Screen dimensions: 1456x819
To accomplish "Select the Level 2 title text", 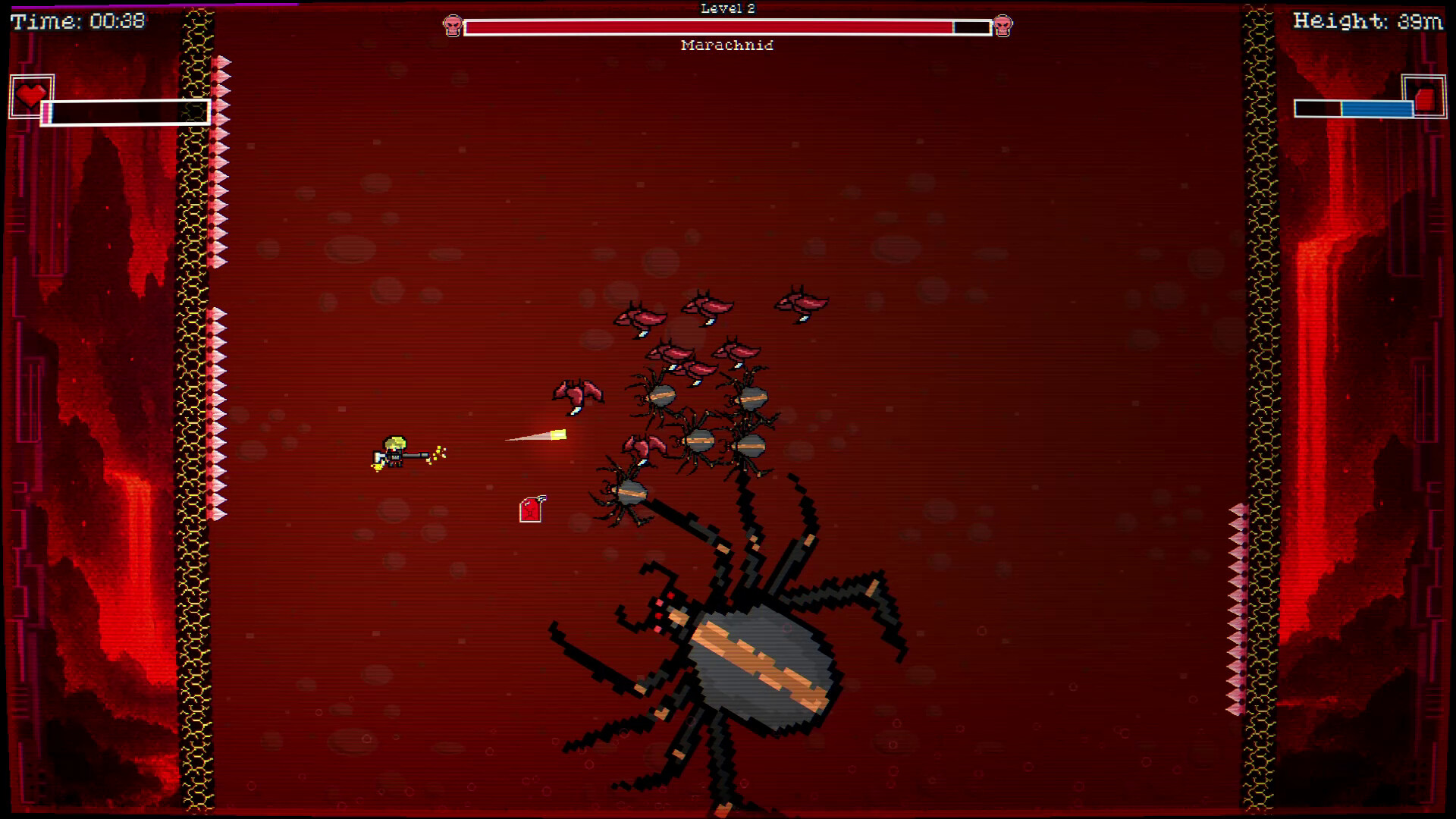I will [x=728, y=8].
